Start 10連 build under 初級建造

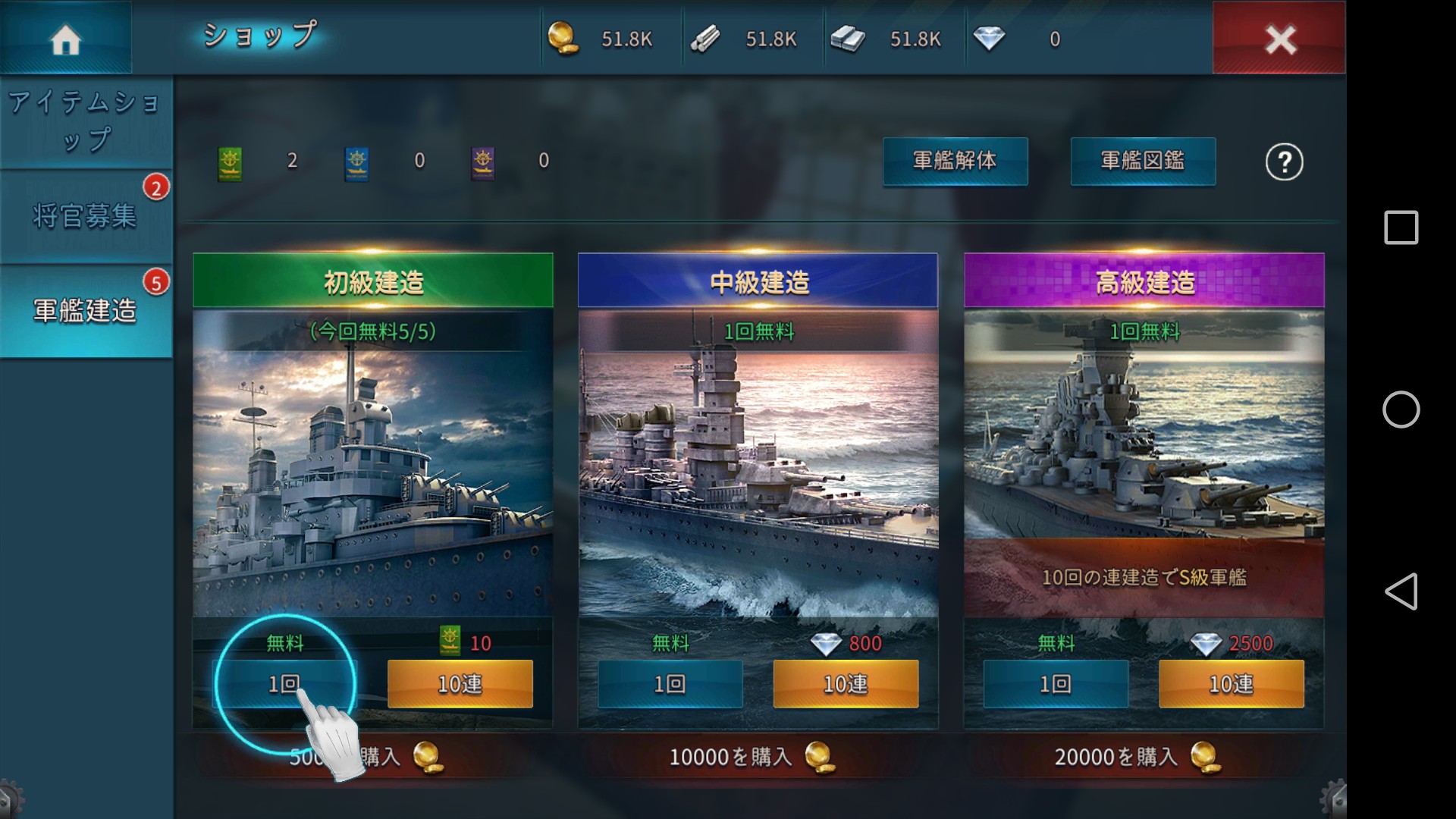tap(460, 684)
